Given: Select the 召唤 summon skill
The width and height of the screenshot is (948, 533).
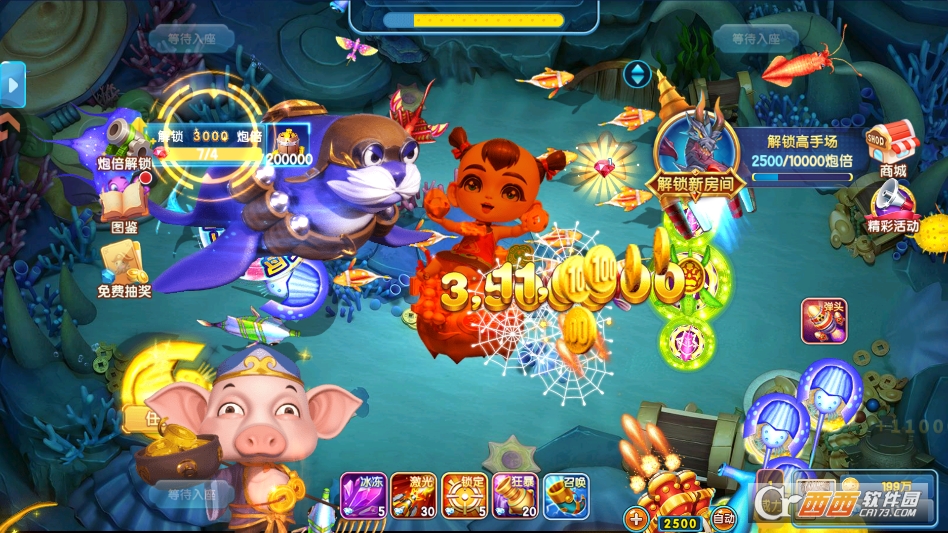Looking at the screenshot, I should point(566,495).
